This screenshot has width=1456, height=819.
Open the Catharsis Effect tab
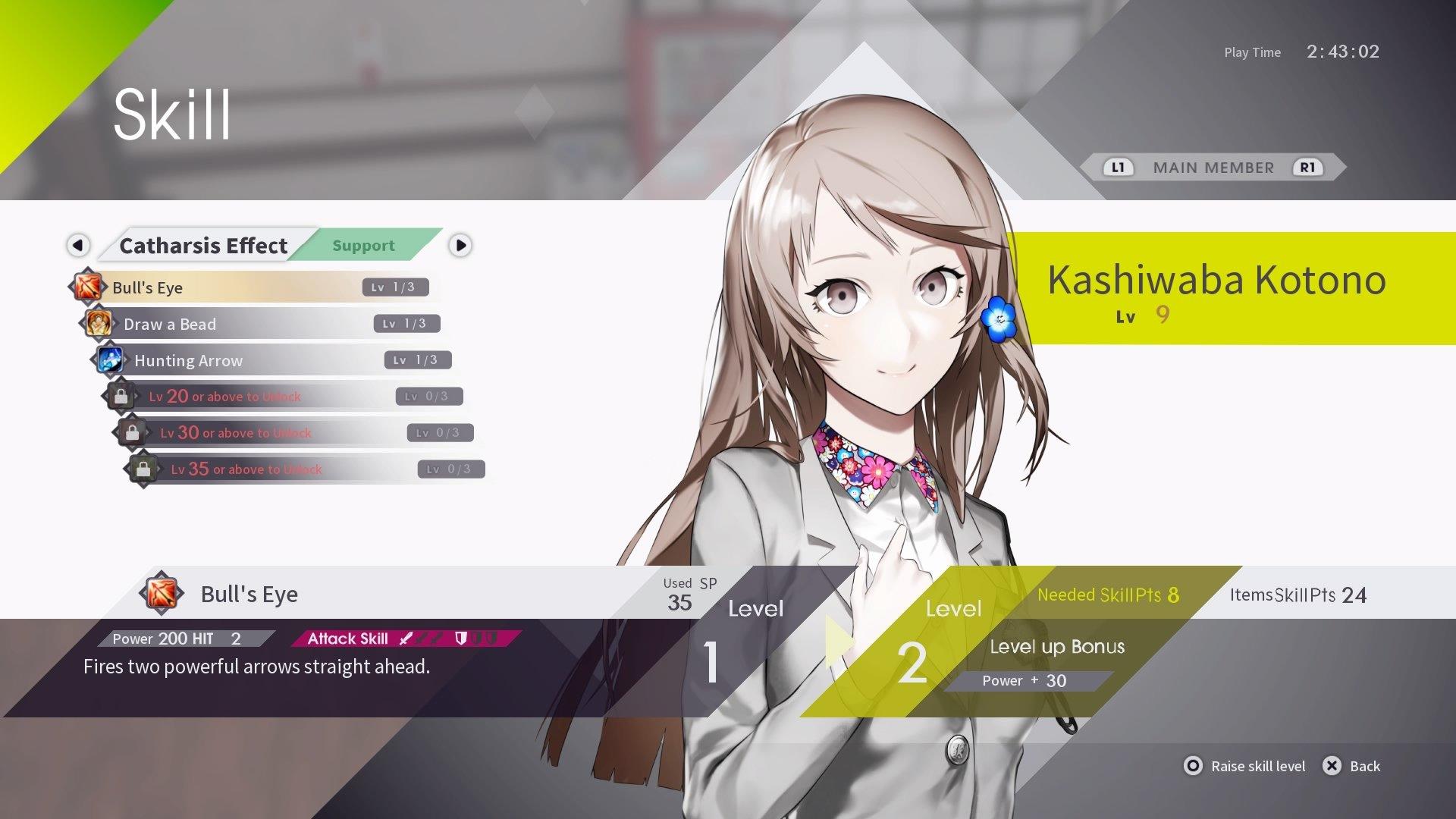pyautogui.click(x=203, y=245)
